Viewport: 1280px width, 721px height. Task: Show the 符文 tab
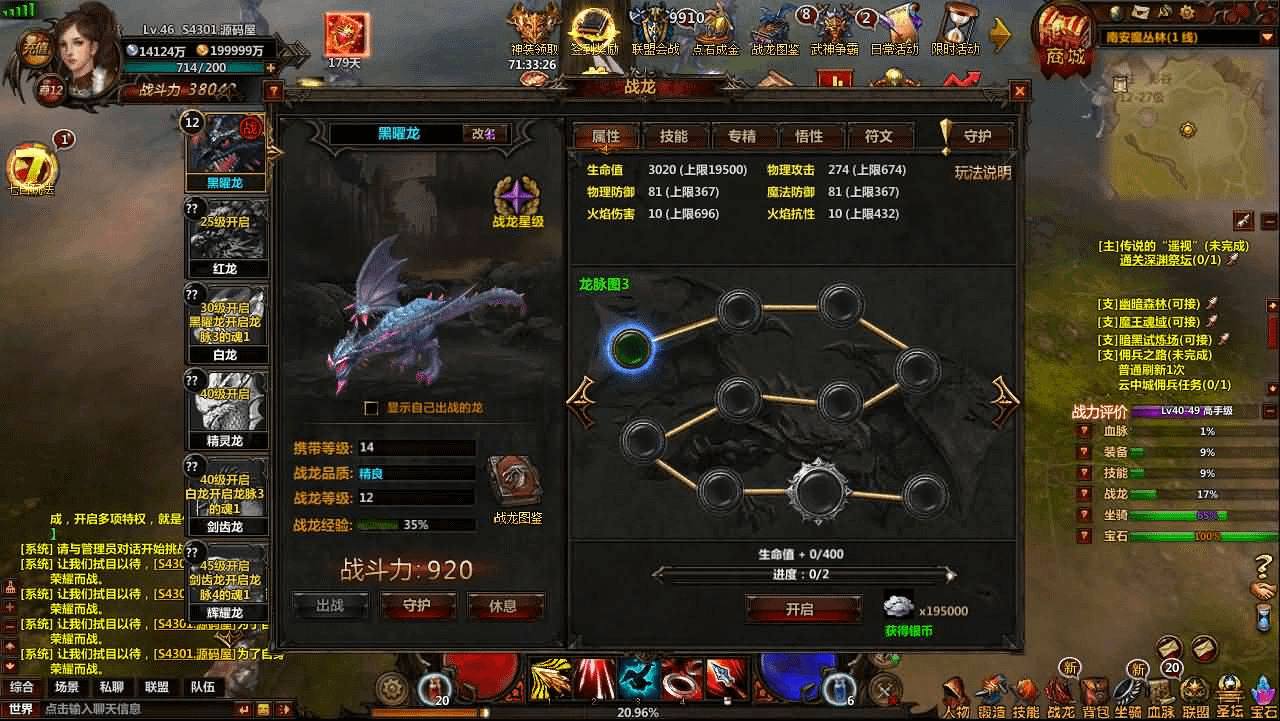point(877,137)
